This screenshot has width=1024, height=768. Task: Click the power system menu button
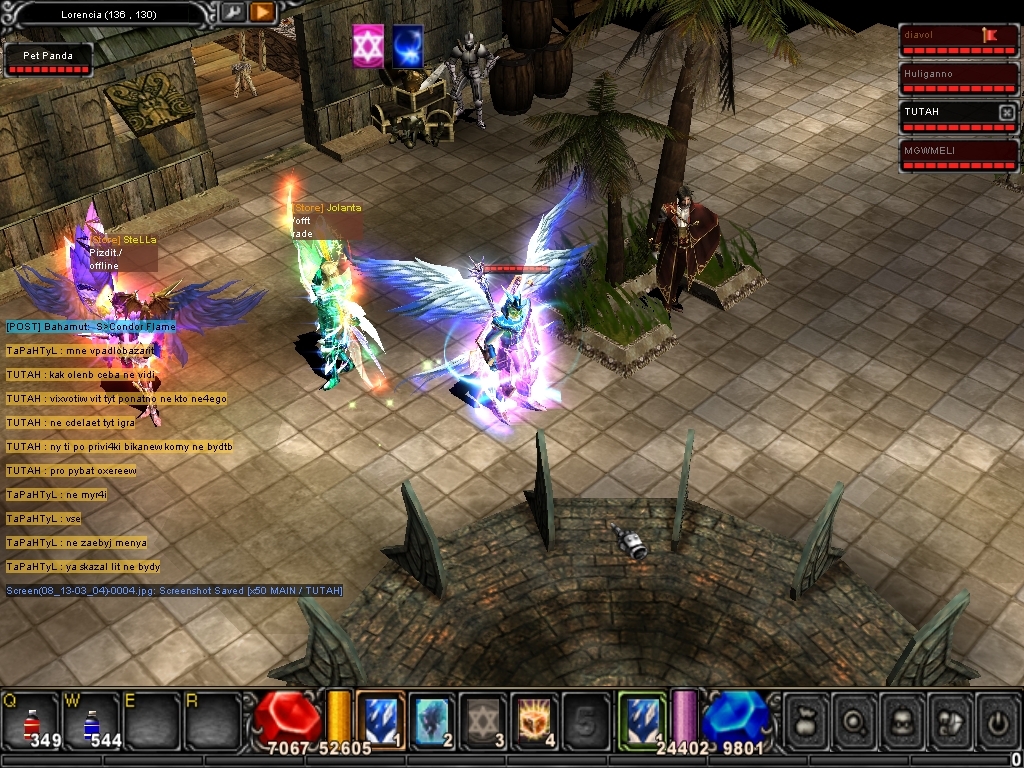point(997,720)
